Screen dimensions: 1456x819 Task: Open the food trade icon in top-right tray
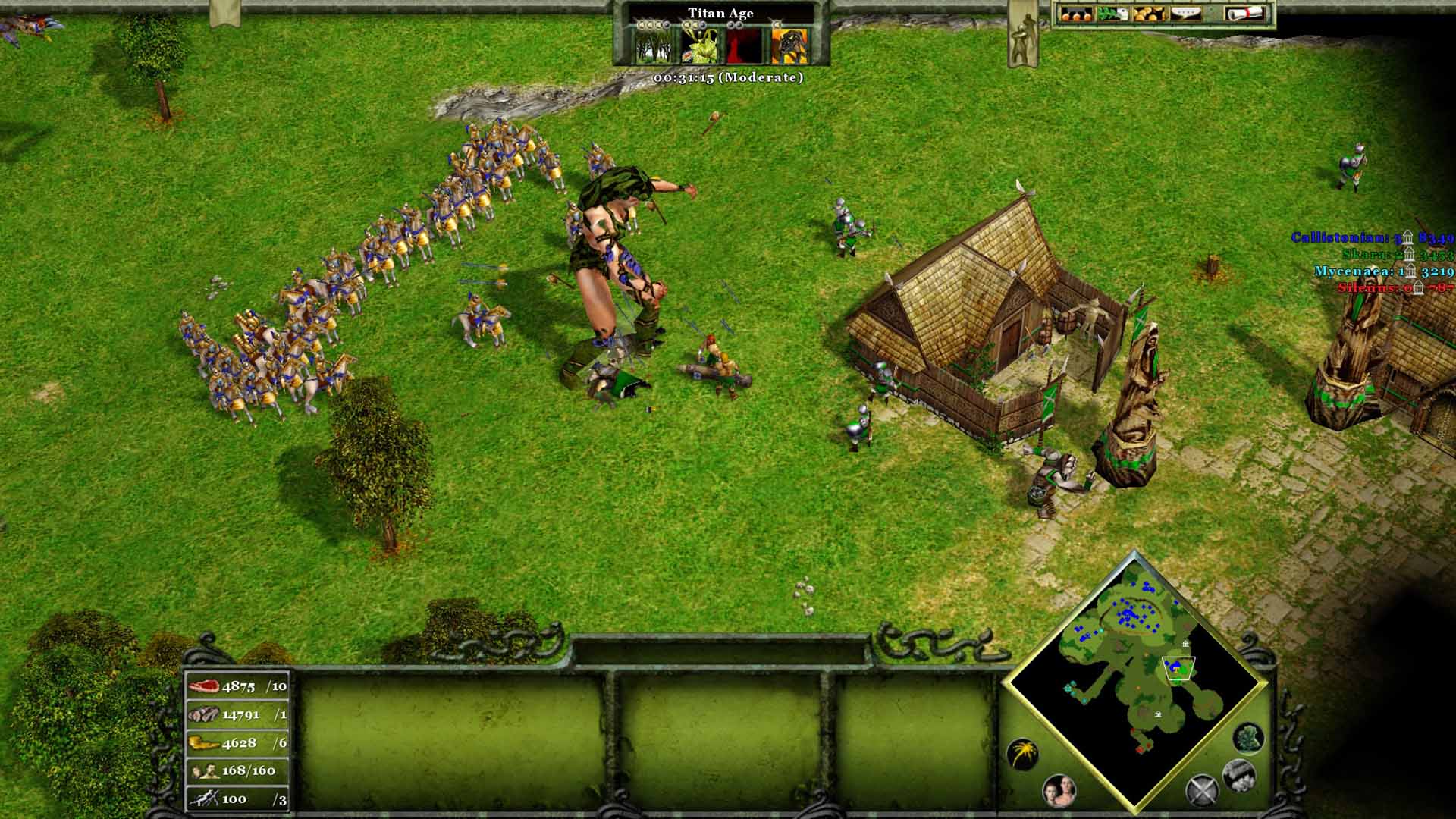1076,14
